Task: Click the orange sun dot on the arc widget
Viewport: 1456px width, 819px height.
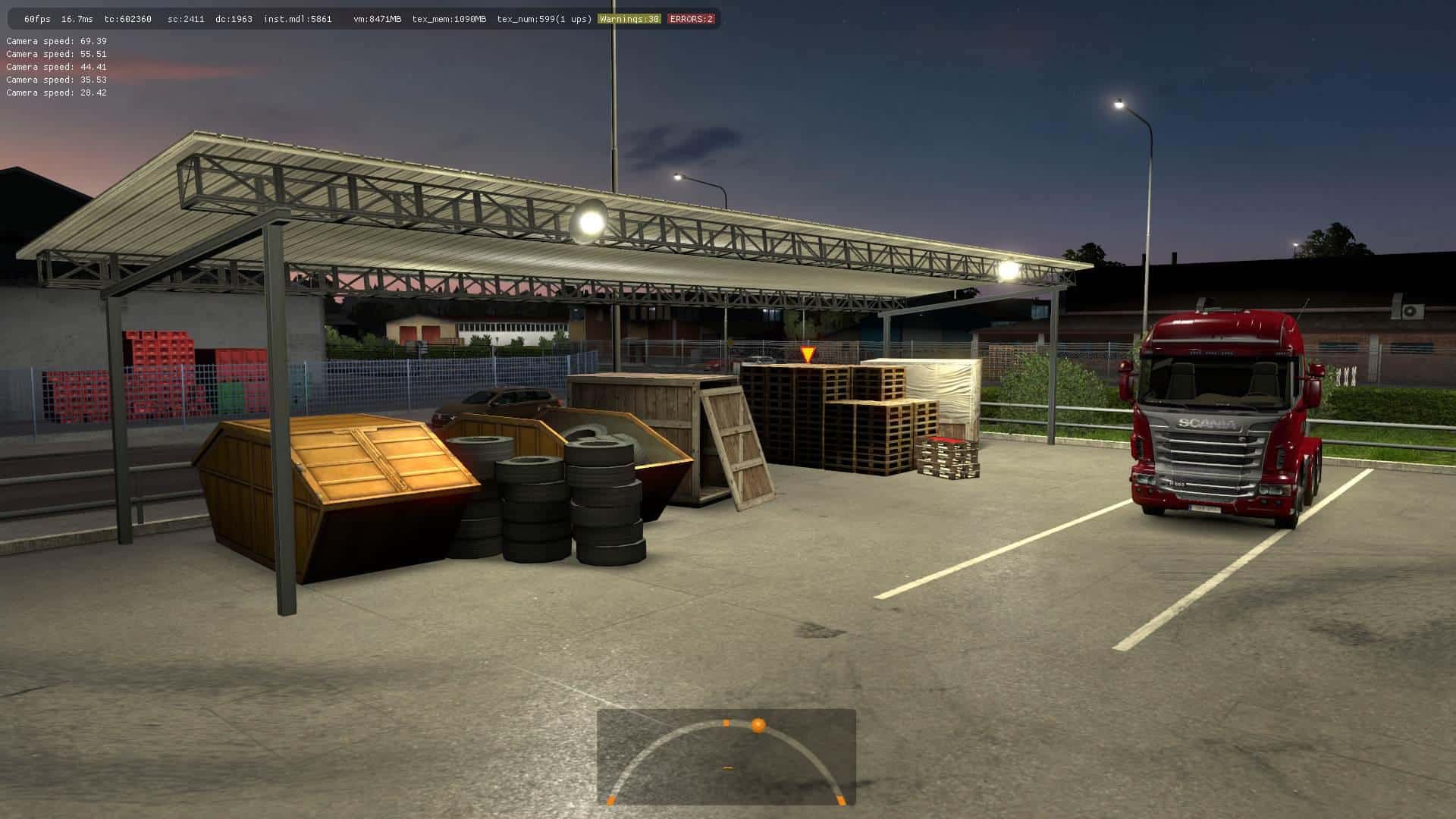Action: pos(758,726)
